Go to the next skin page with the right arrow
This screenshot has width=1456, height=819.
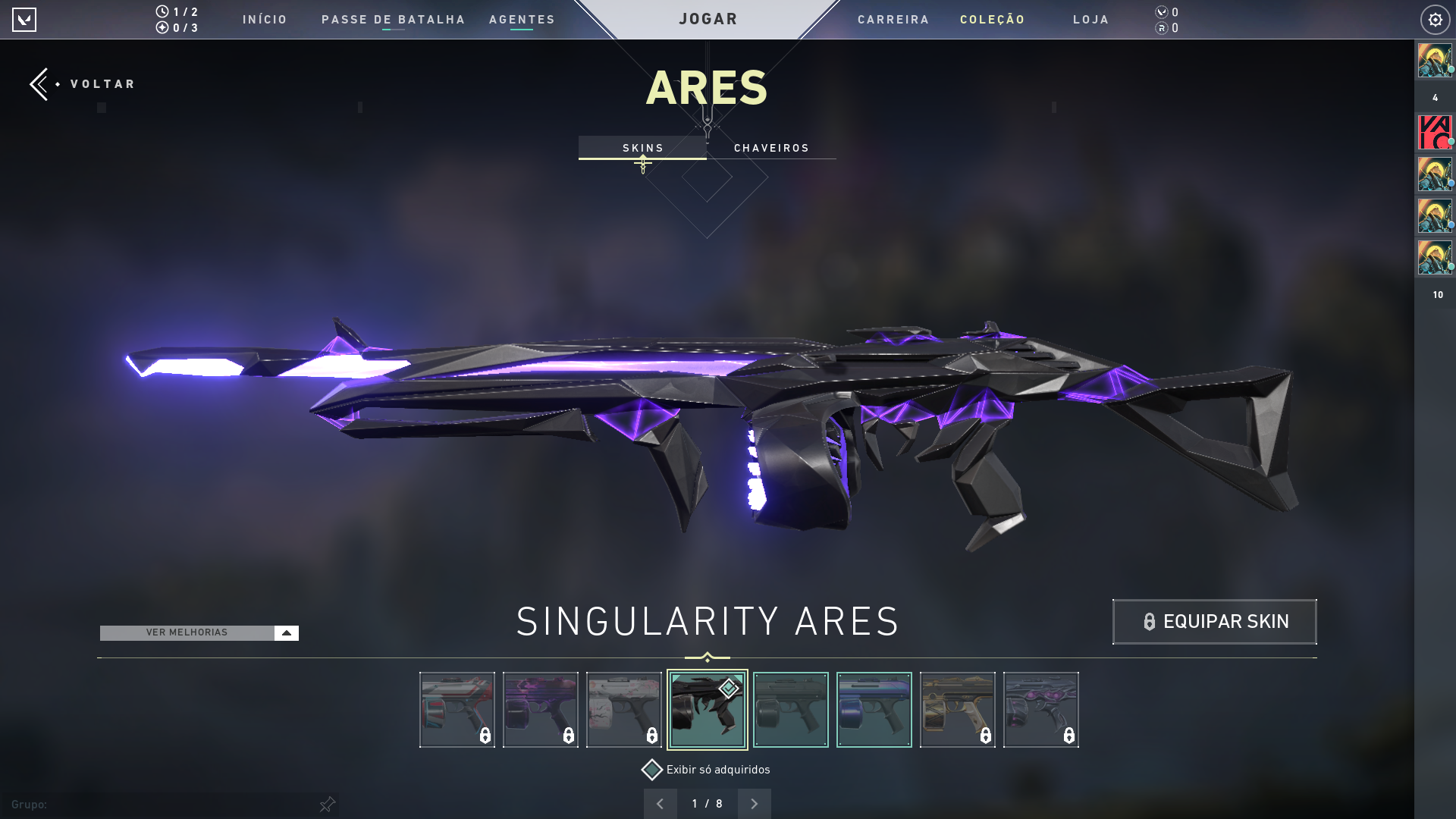(754, 803)
